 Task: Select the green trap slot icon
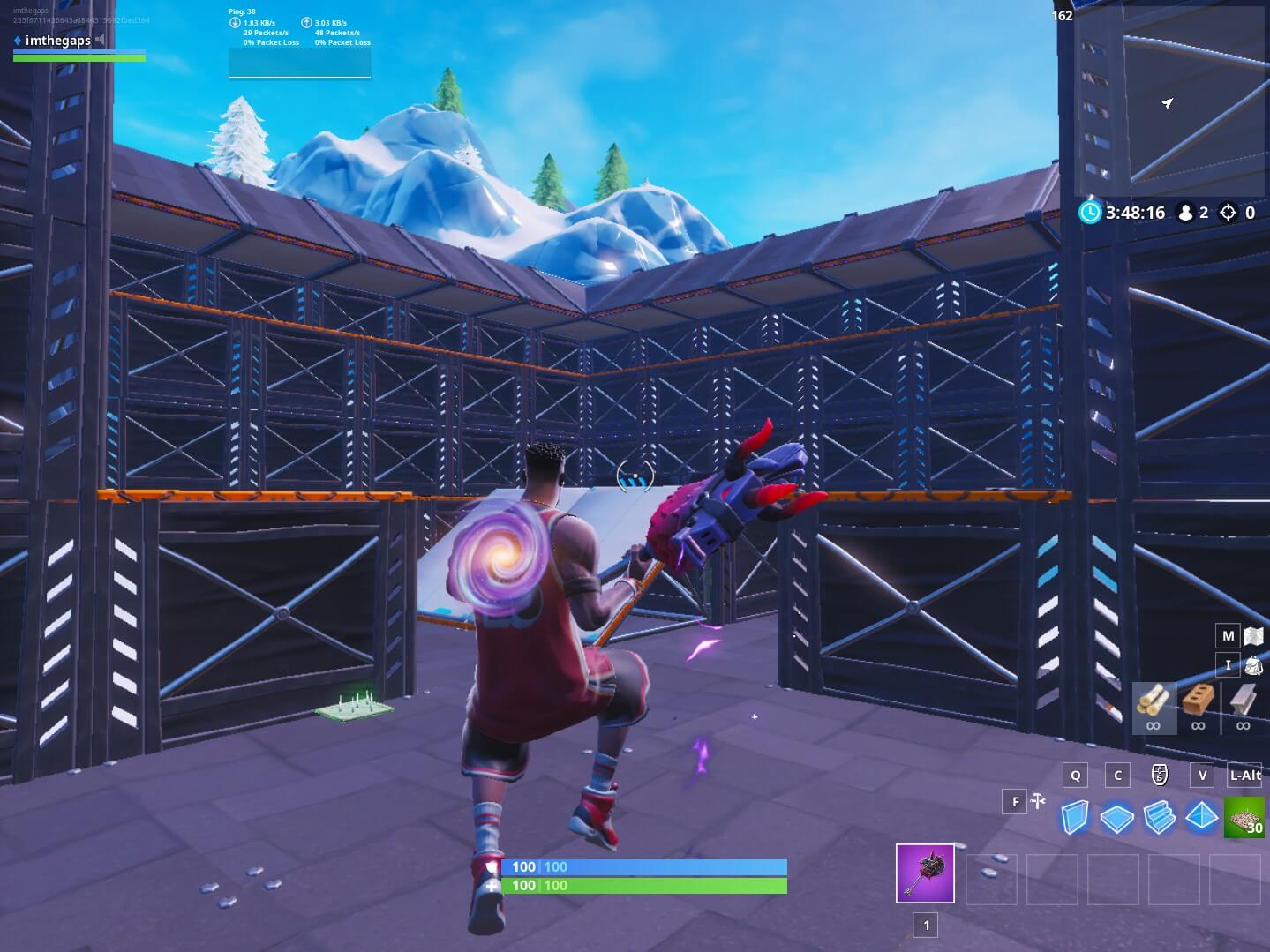coord(1244,819)
